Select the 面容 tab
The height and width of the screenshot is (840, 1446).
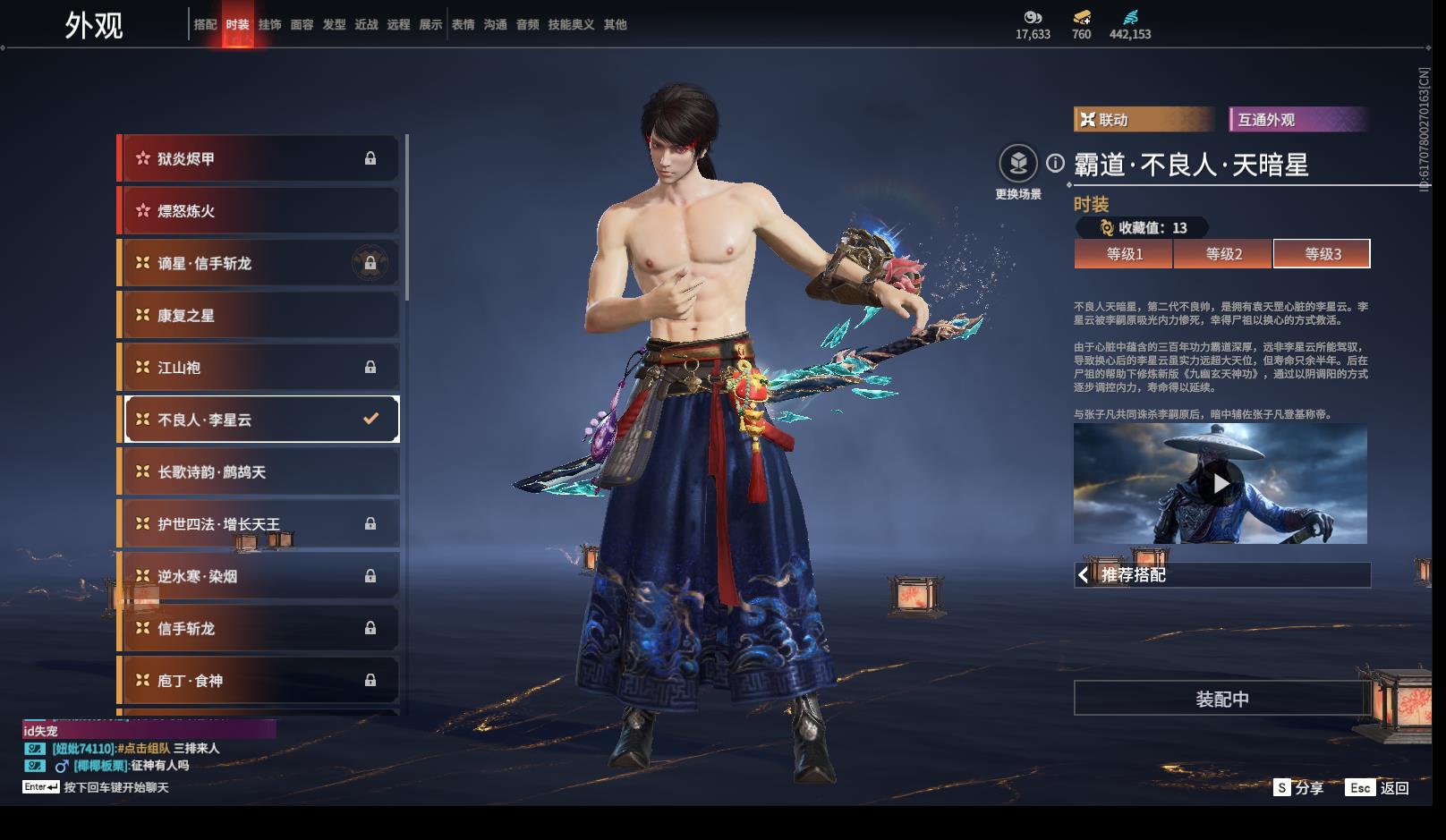point(302,25)
